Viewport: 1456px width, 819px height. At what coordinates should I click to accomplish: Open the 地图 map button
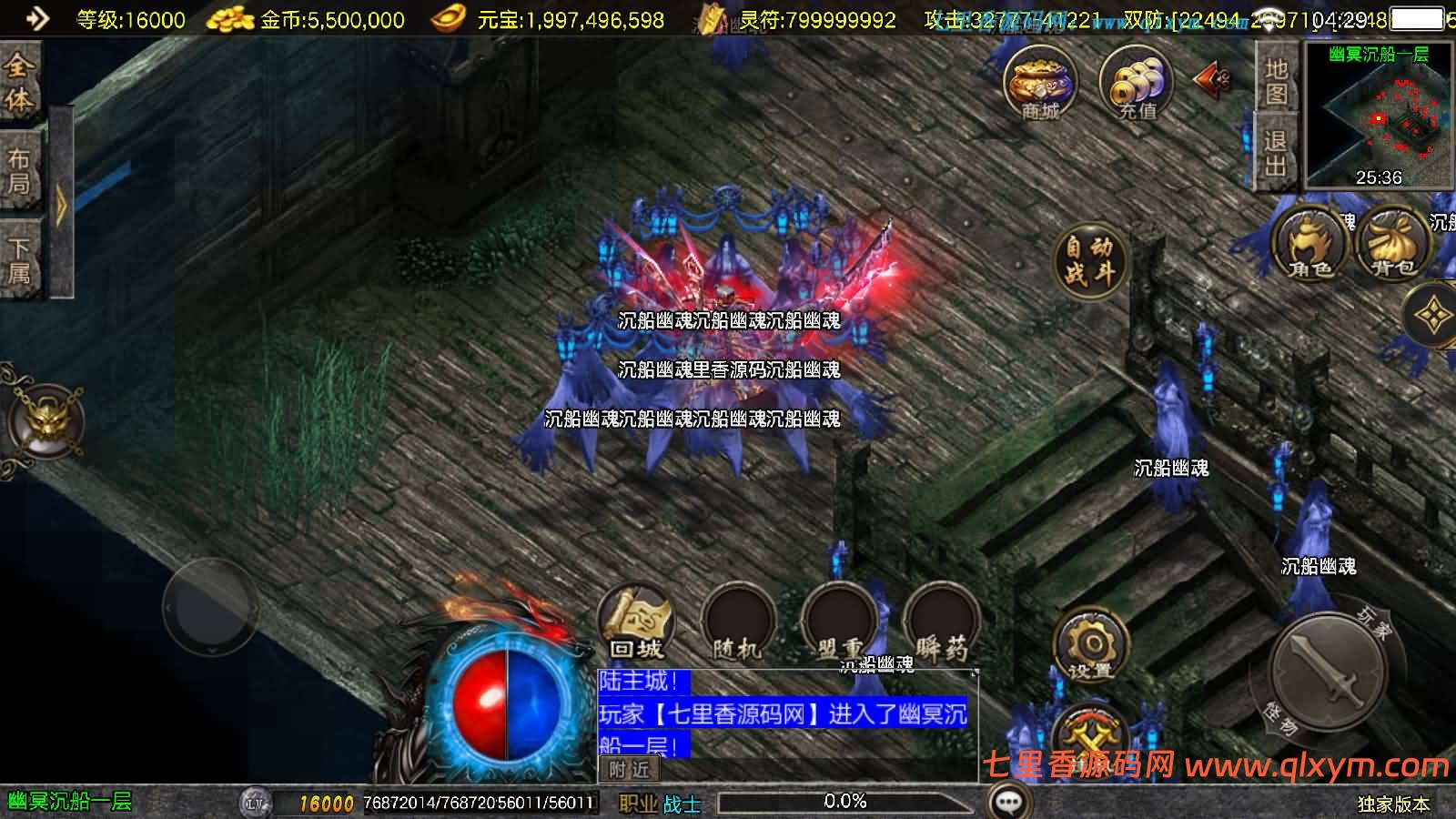click(1276, 80)
